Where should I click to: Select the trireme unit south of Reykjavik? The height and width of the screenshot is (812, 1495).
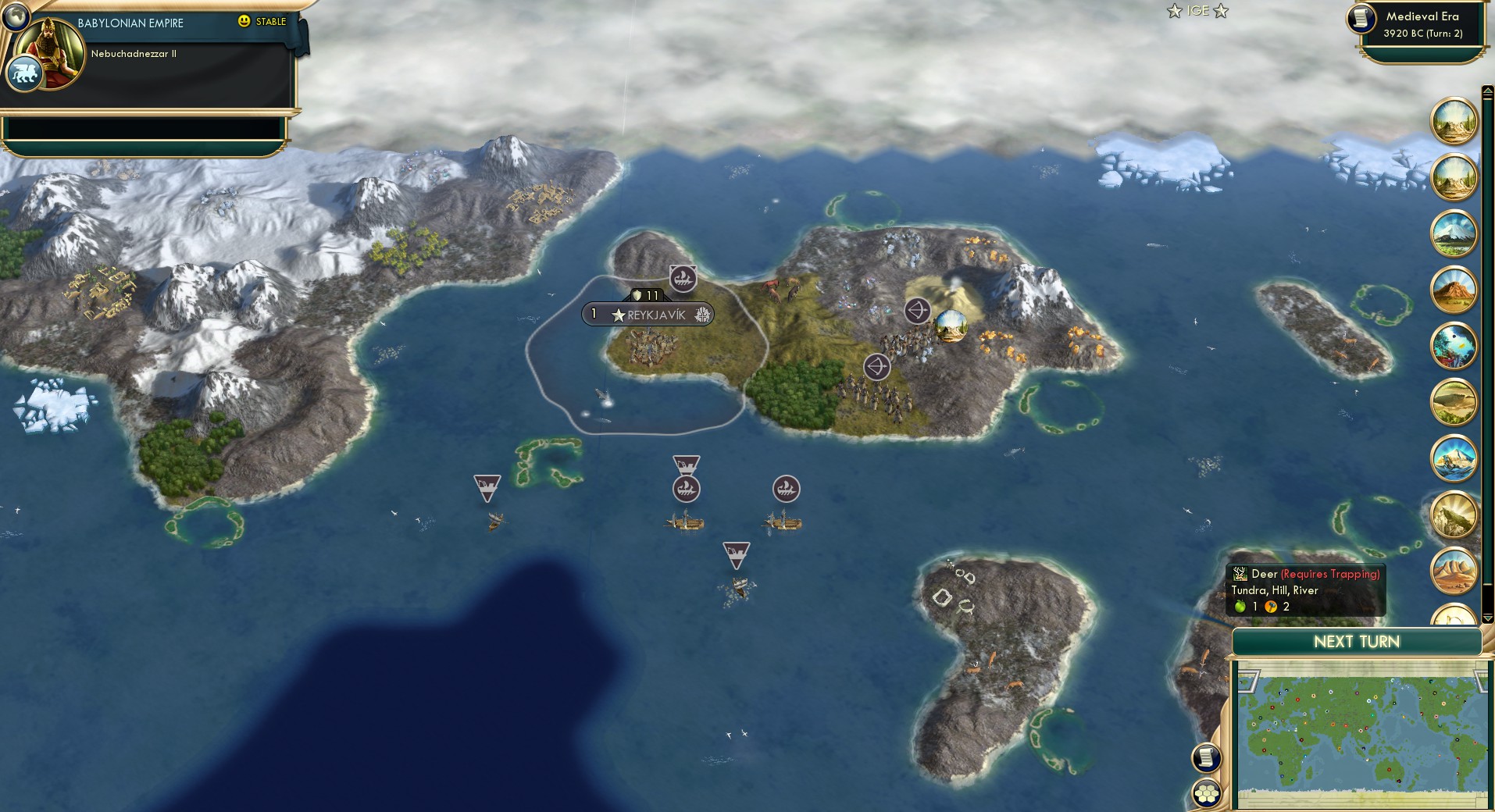[687, 489]
